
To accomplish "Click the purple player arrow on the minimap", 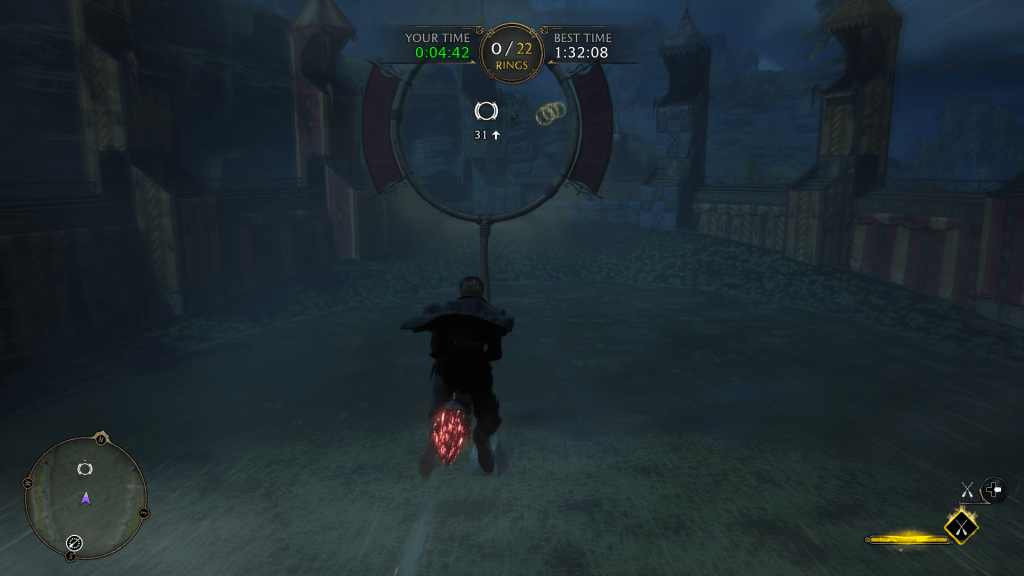I will tap(86, 497).
